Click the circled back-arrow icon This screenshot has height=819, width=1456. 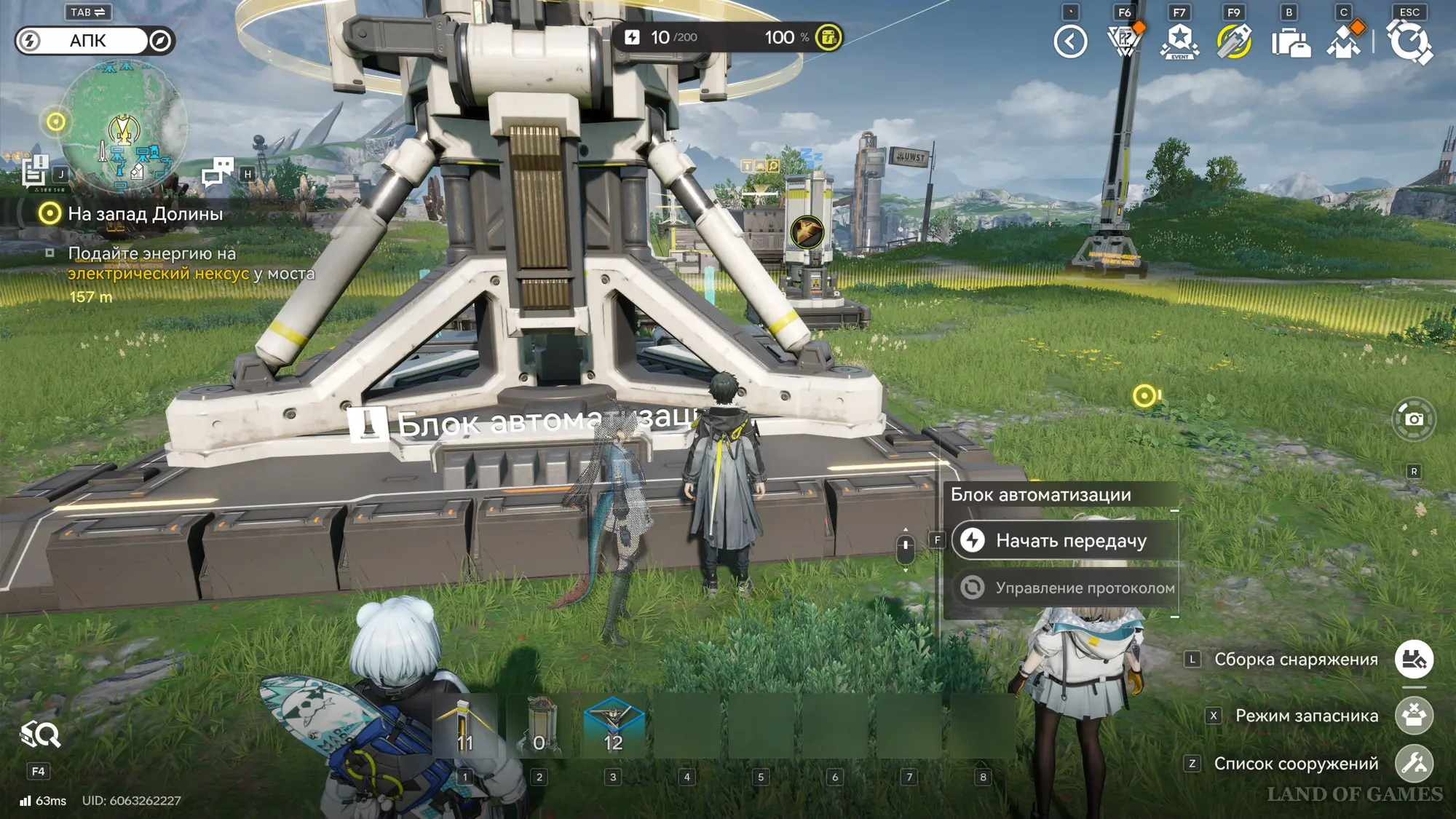[1070, 41]
